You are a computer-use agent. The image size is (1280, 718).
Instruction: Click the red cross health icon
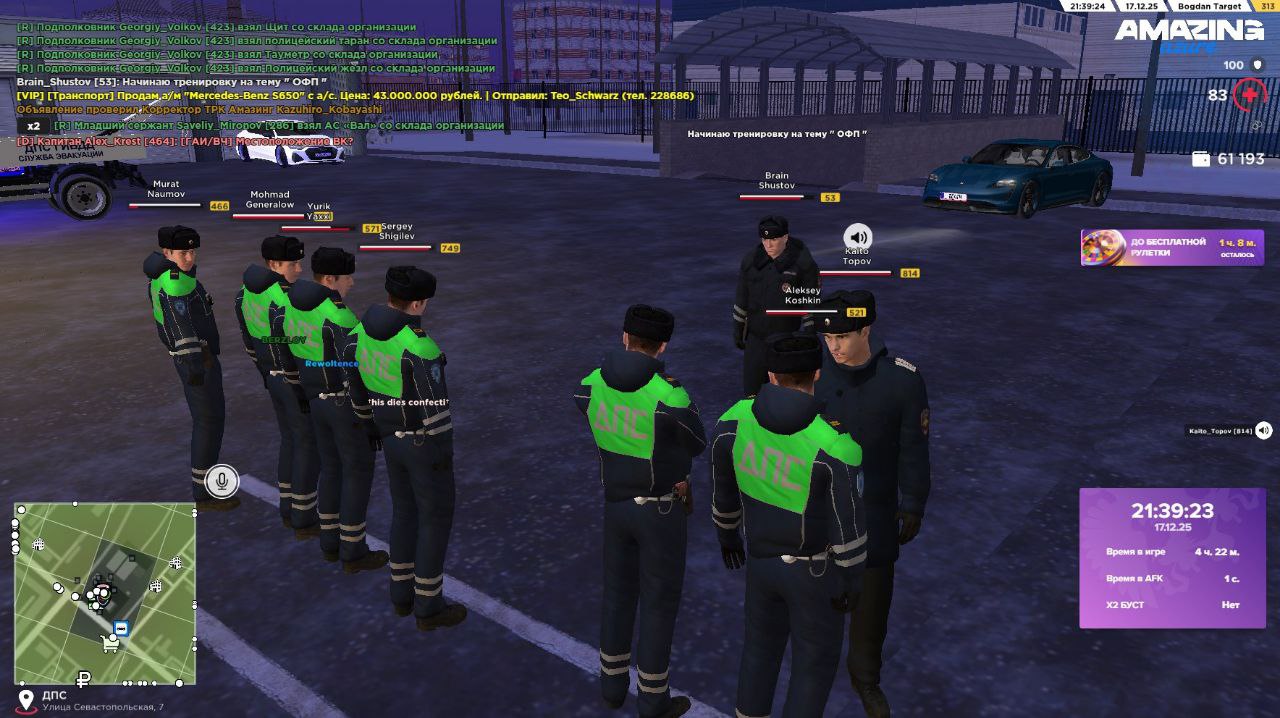pos(1249,95)
